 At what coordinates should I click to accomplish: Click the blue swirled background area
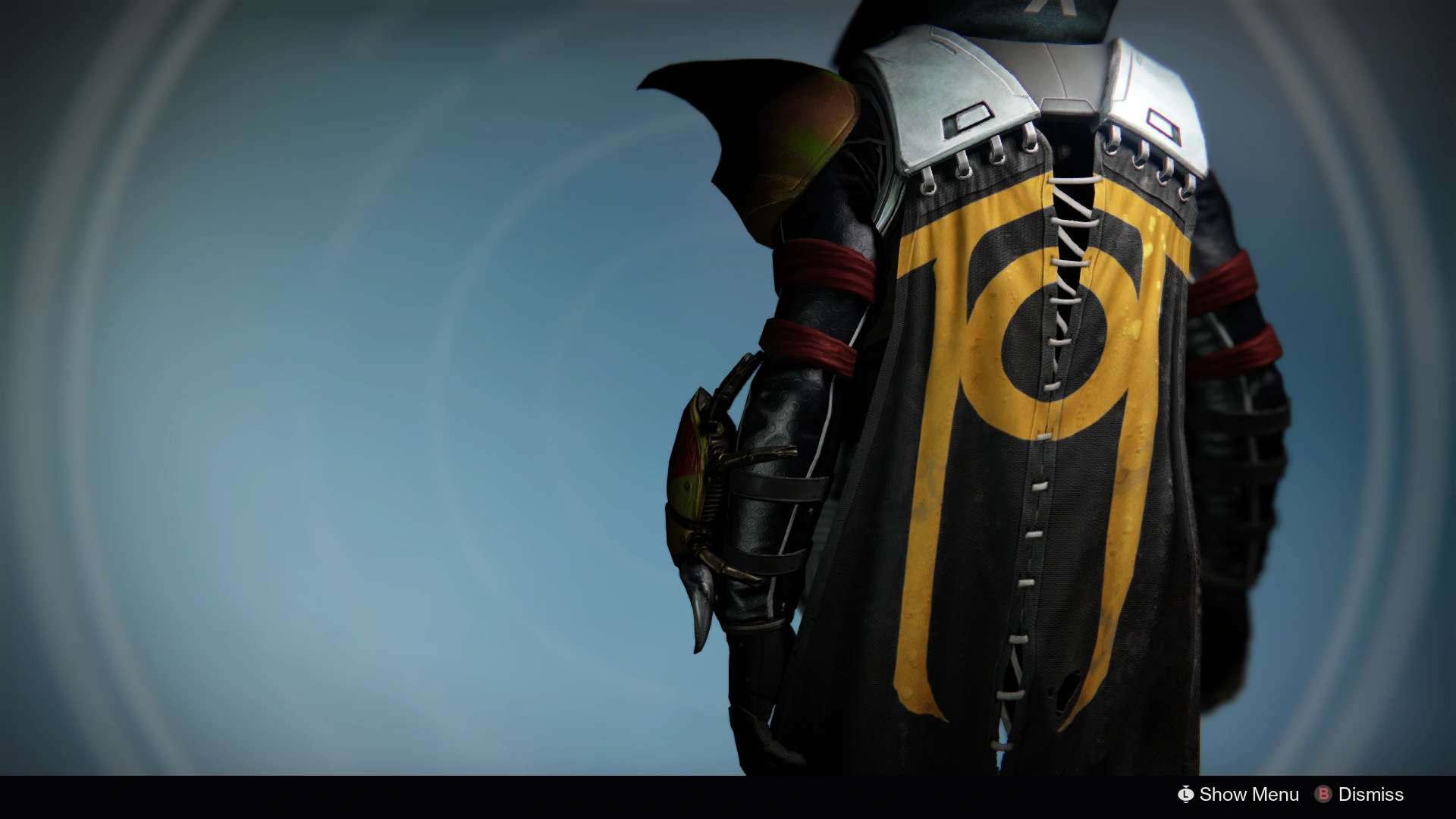click(303, 379)
